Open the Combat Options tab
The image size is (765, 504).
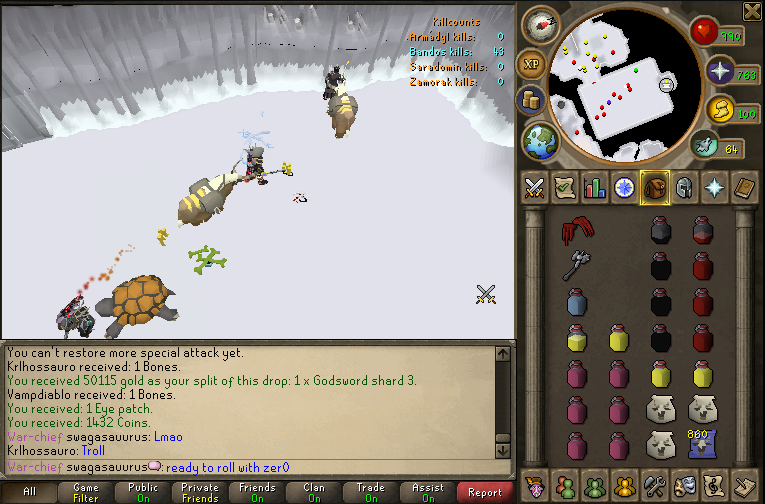coord(534,187)
